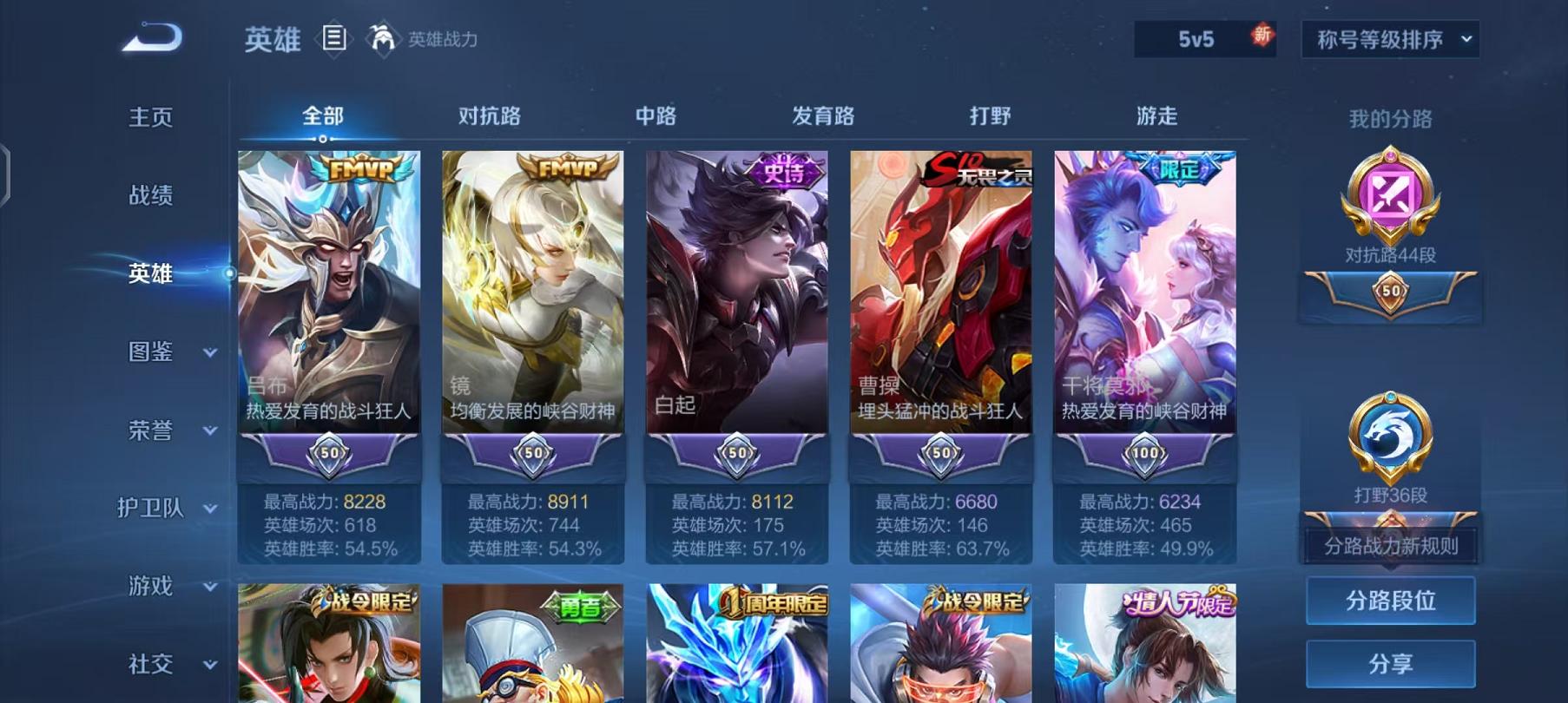Click the 分路段位 button
Screen dimensions: 1568x703
[x=1390, y=601]
